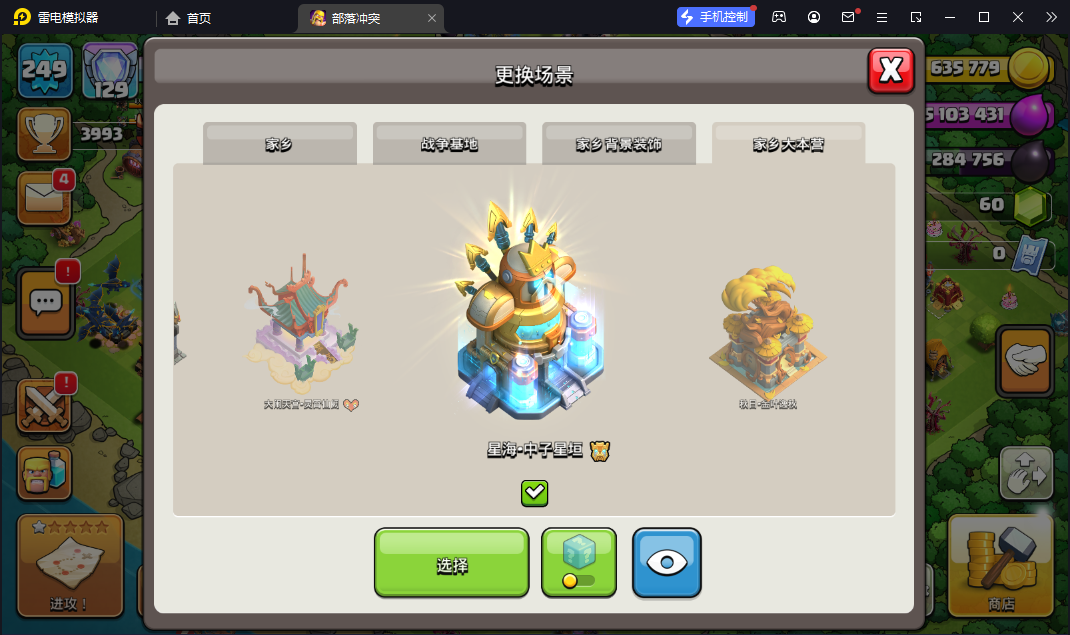1070x635 pixels.
Task: Switch to the 家乡 tab
Action: point(279,144)
